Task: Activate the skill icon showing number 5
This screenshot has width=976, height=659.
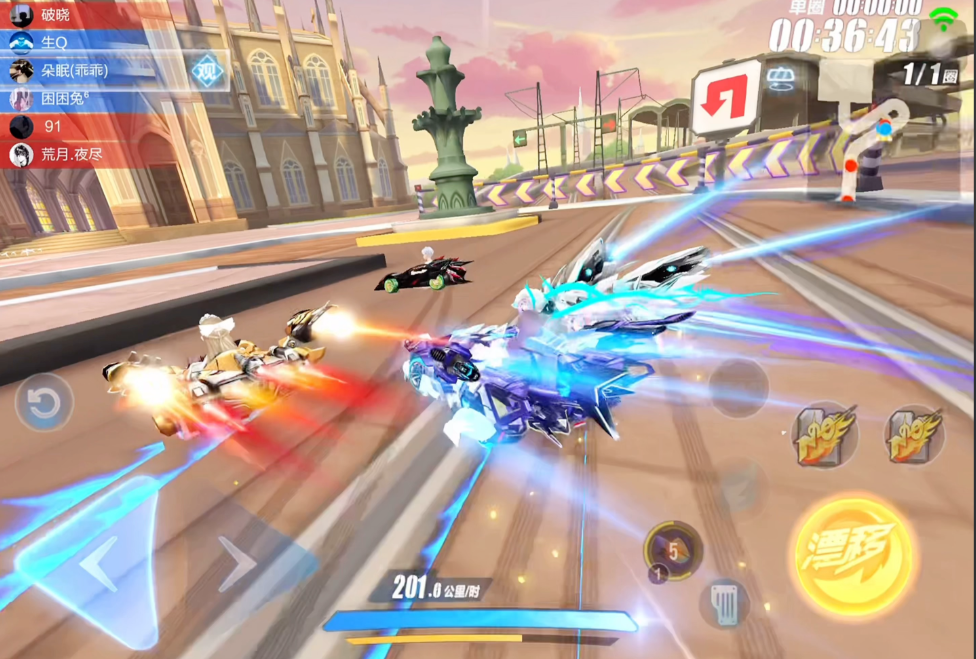Action: pos(672,550)
